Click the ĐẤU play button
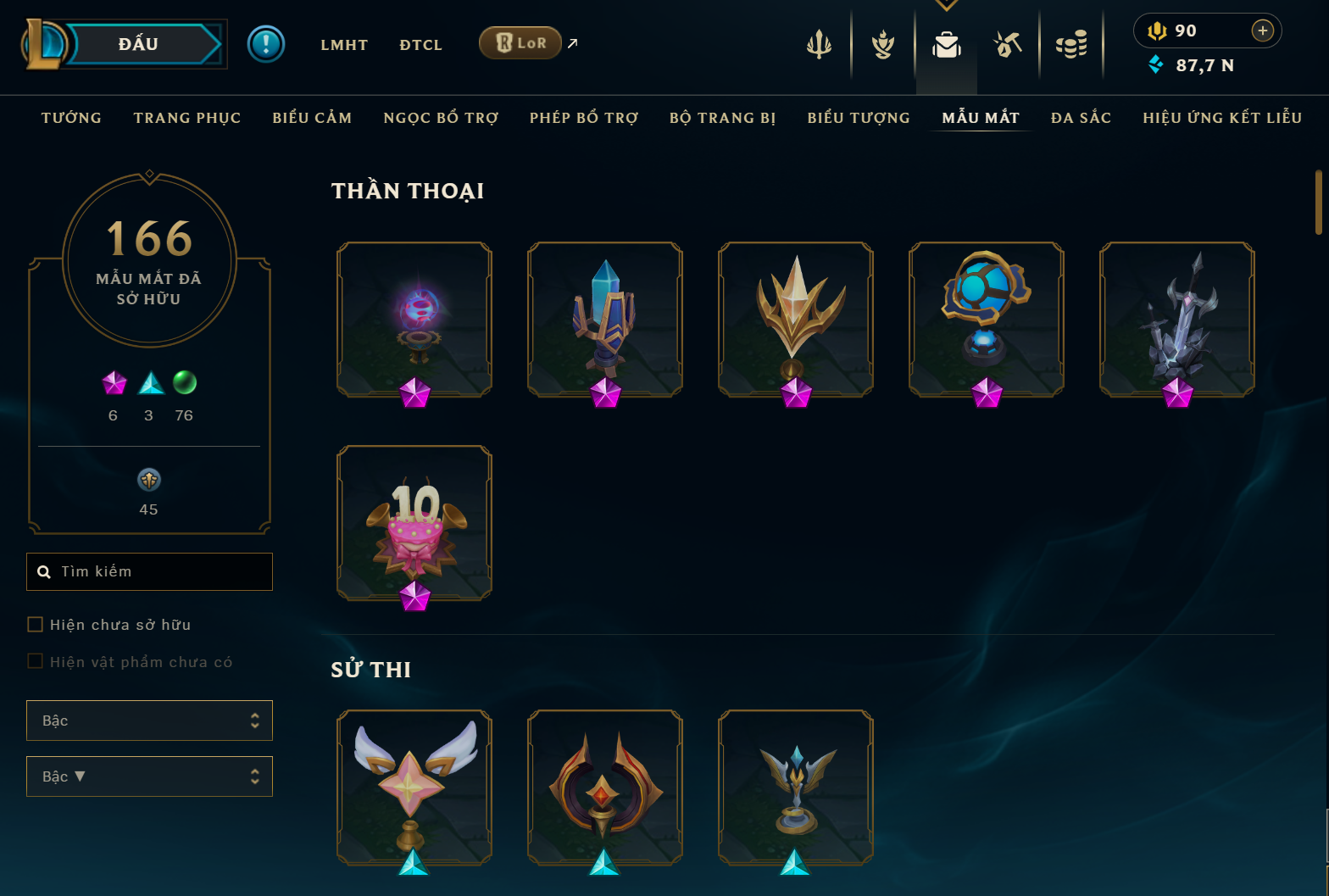The image size is (1329, 896). tap(140, 44)
